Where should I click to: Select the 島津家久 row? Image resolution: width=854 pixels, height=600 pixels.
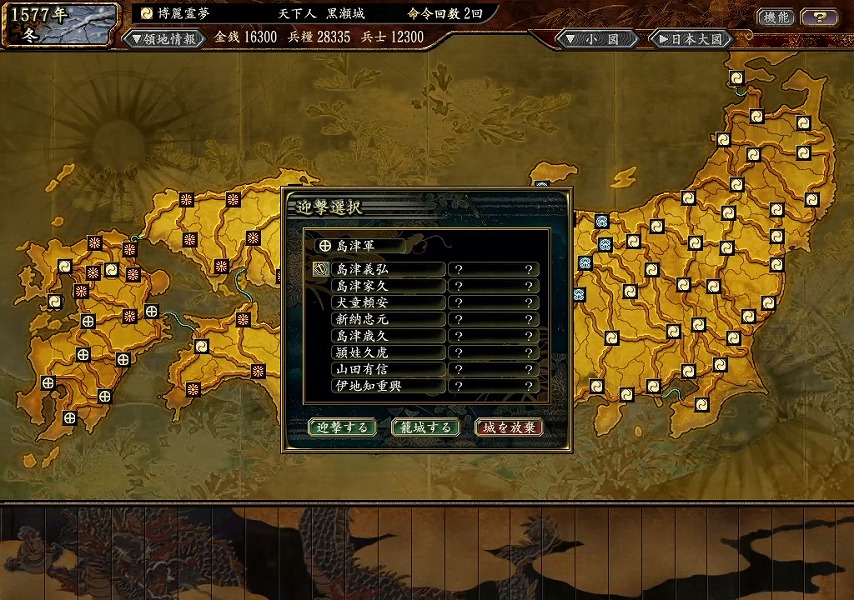click(387, 285)
